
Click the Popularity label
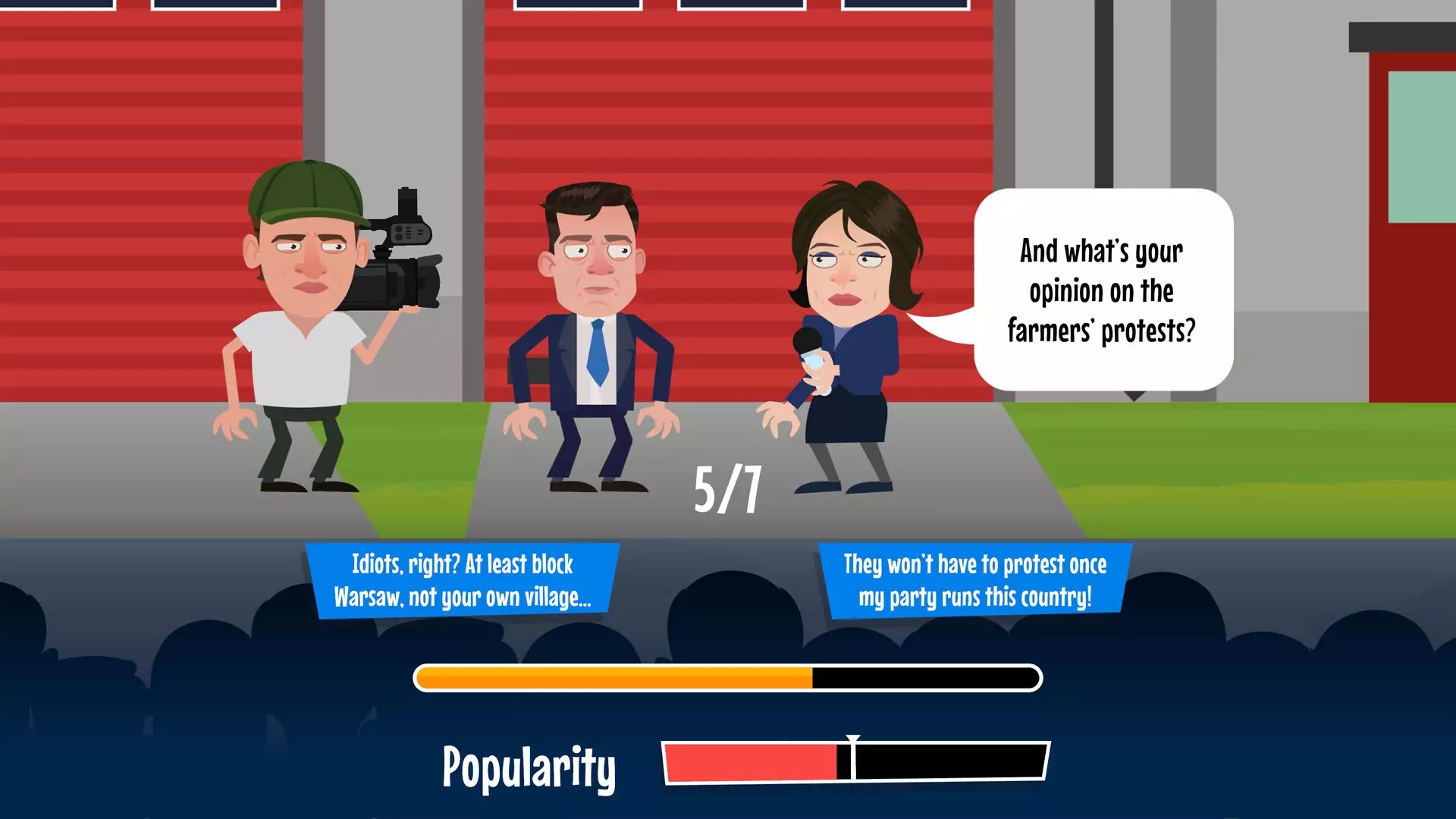pos(529,767)
